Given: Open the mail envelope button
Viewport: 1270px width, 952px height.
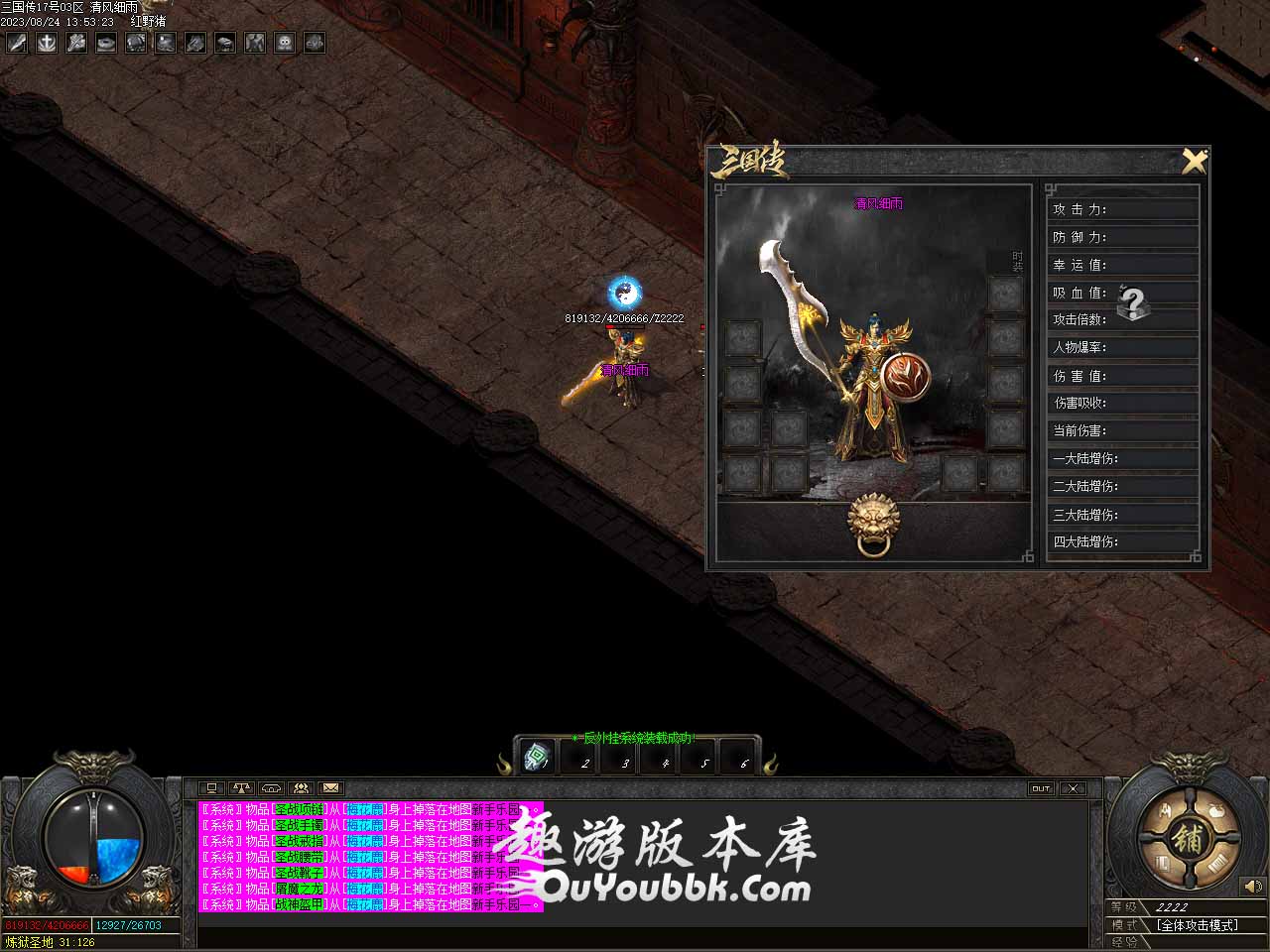Looking at the screenshot, I should 330,788.
